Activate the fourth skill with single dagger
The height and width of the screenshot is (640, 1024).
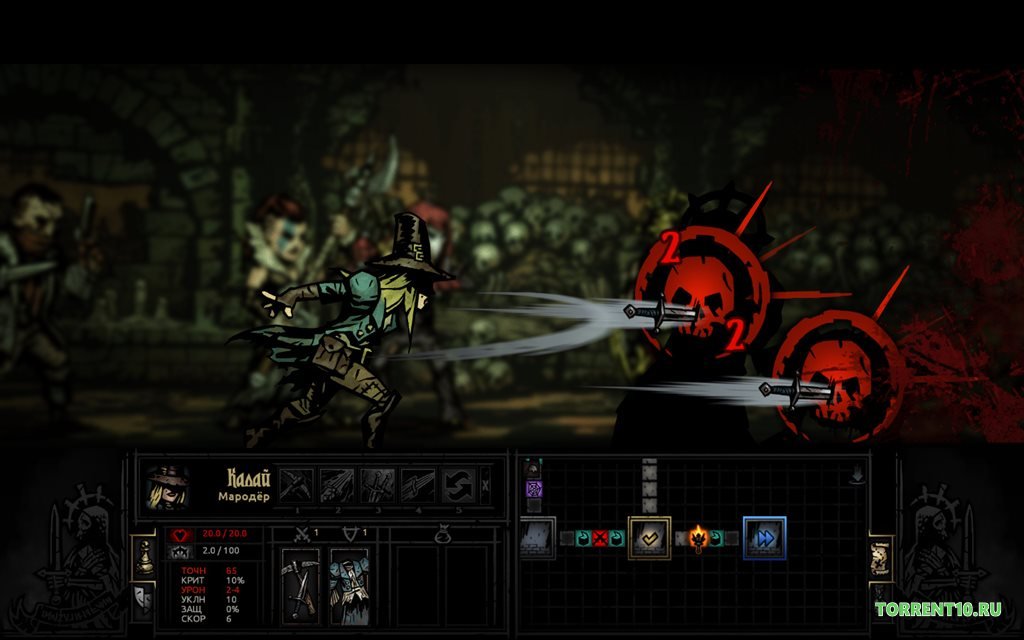pos(417,486)
